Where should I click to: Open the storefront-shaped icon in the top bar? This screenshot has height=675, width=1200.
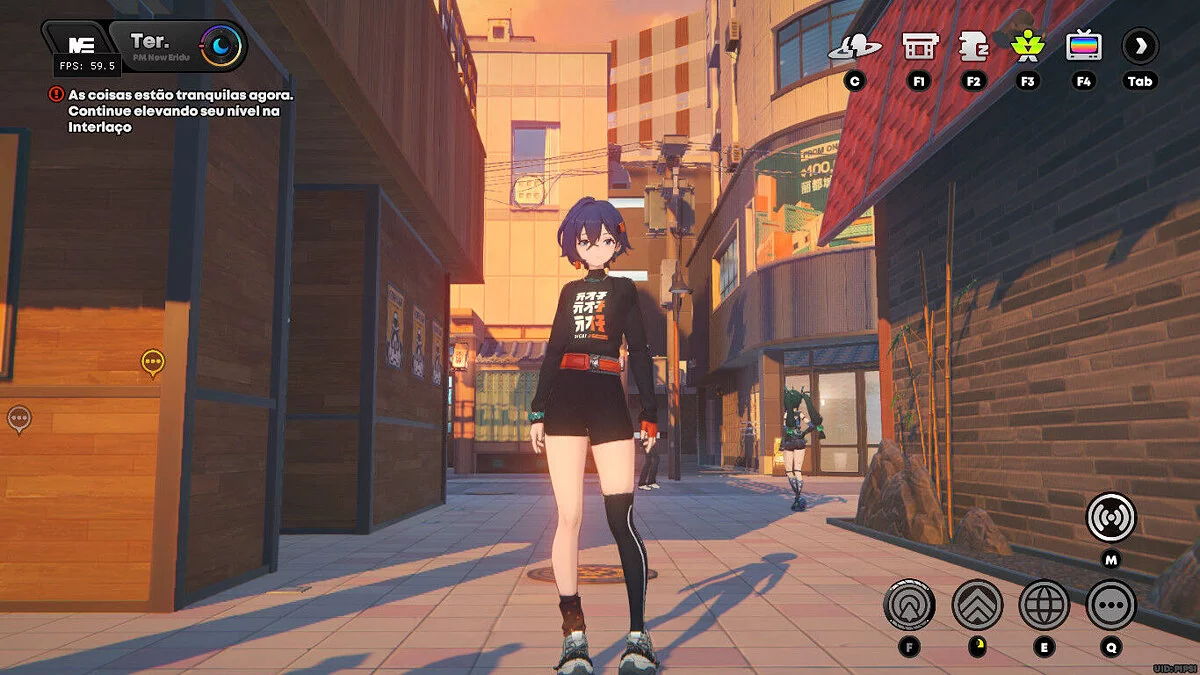(x=919, y=46)
